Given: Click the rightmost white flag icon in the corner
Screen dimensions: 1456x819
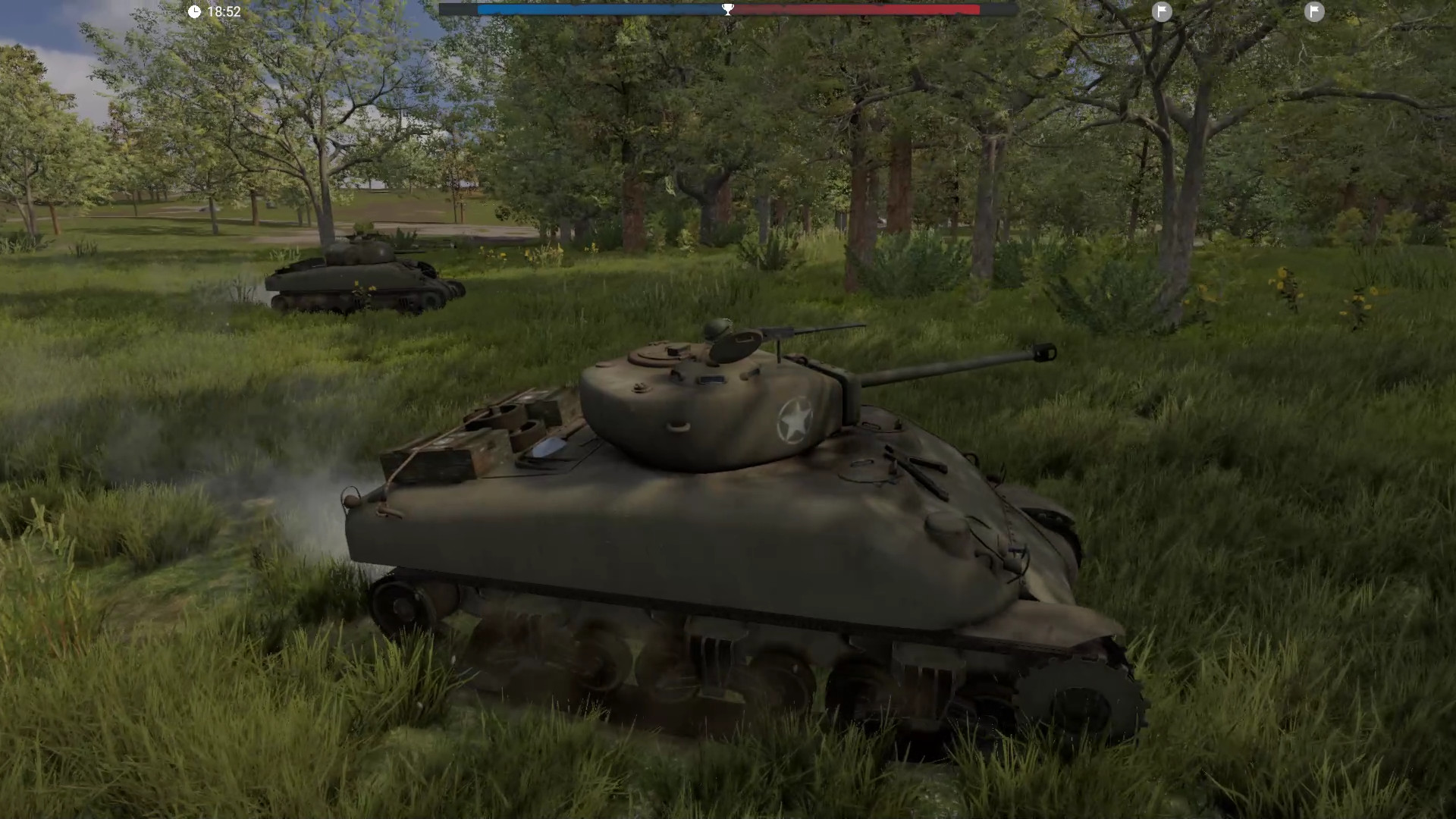Looking at the screenshot, I should [1314, 12].
